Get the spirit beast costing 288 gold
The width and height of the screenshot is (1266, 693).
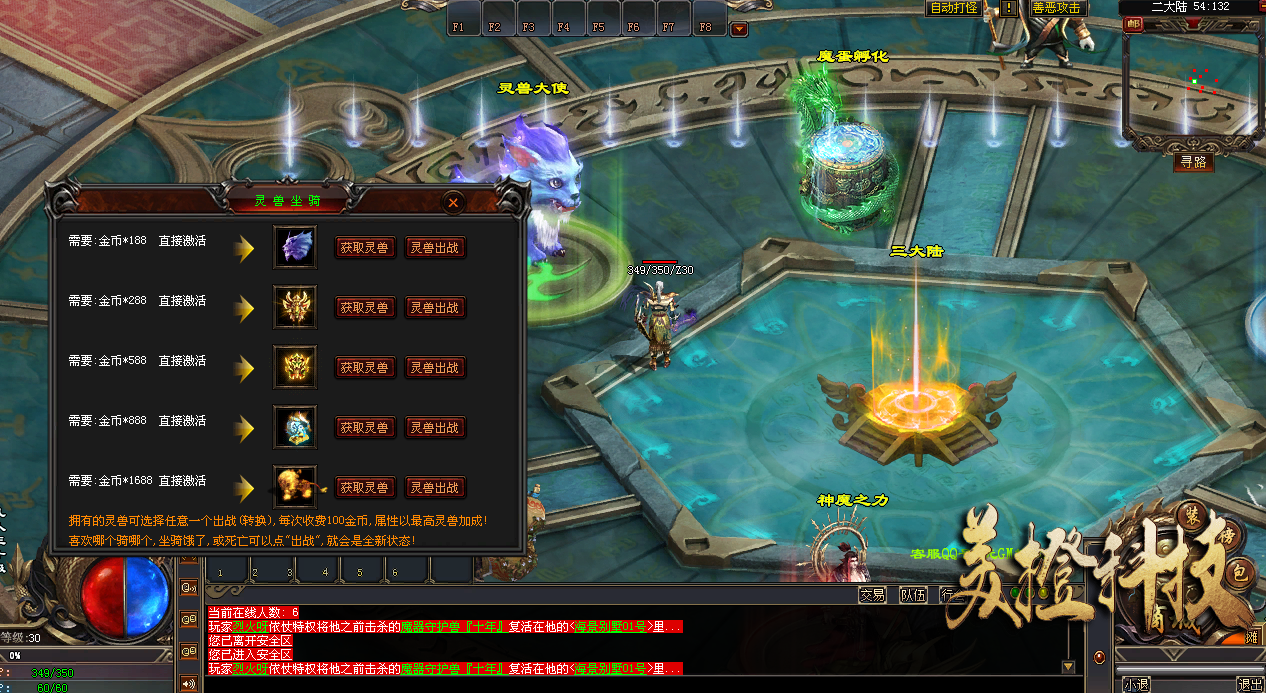pos(364,308)
